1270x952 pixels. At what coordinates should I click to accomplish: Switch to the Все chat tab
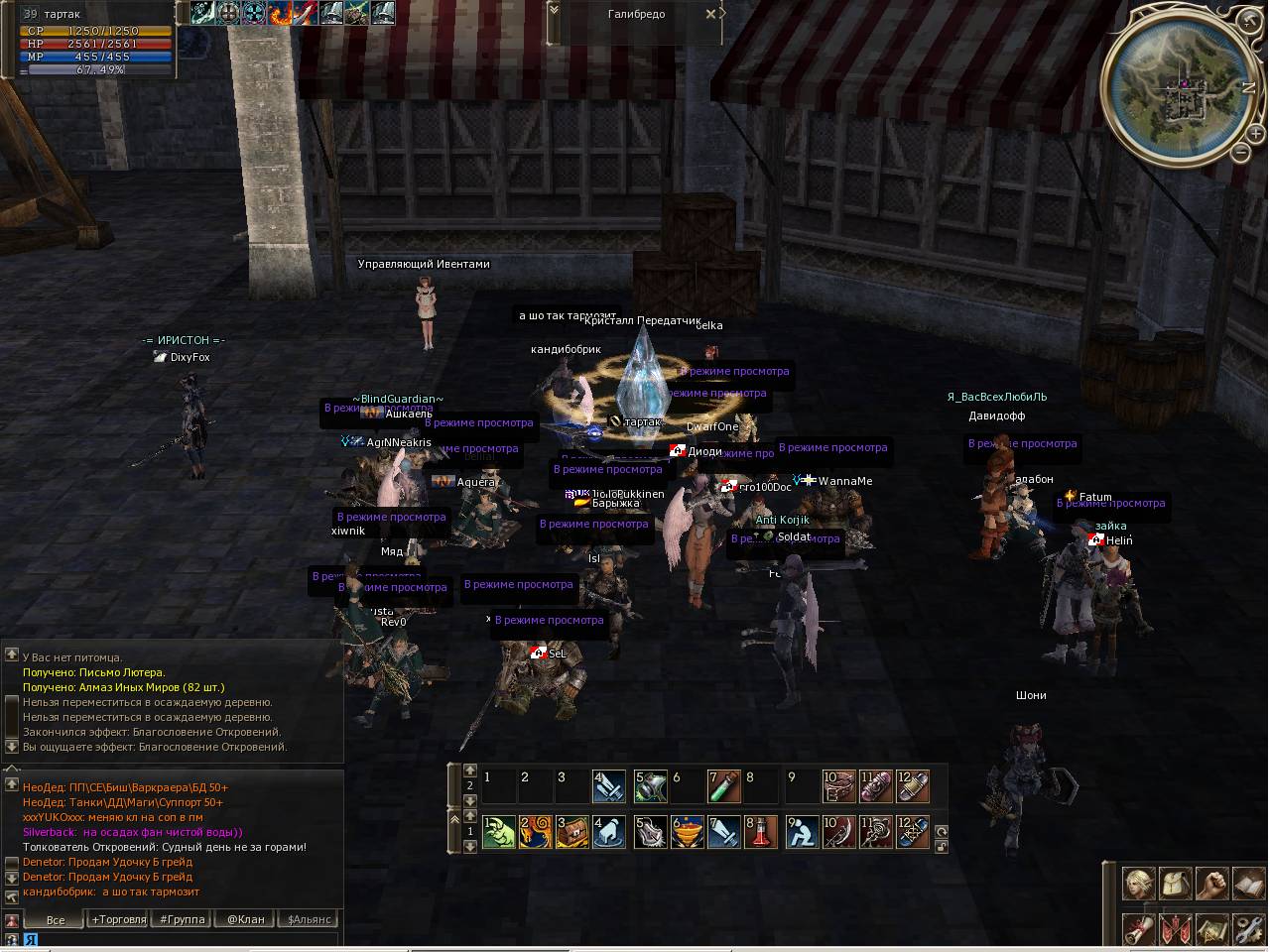pyautogui.click(x=56, y=919)
